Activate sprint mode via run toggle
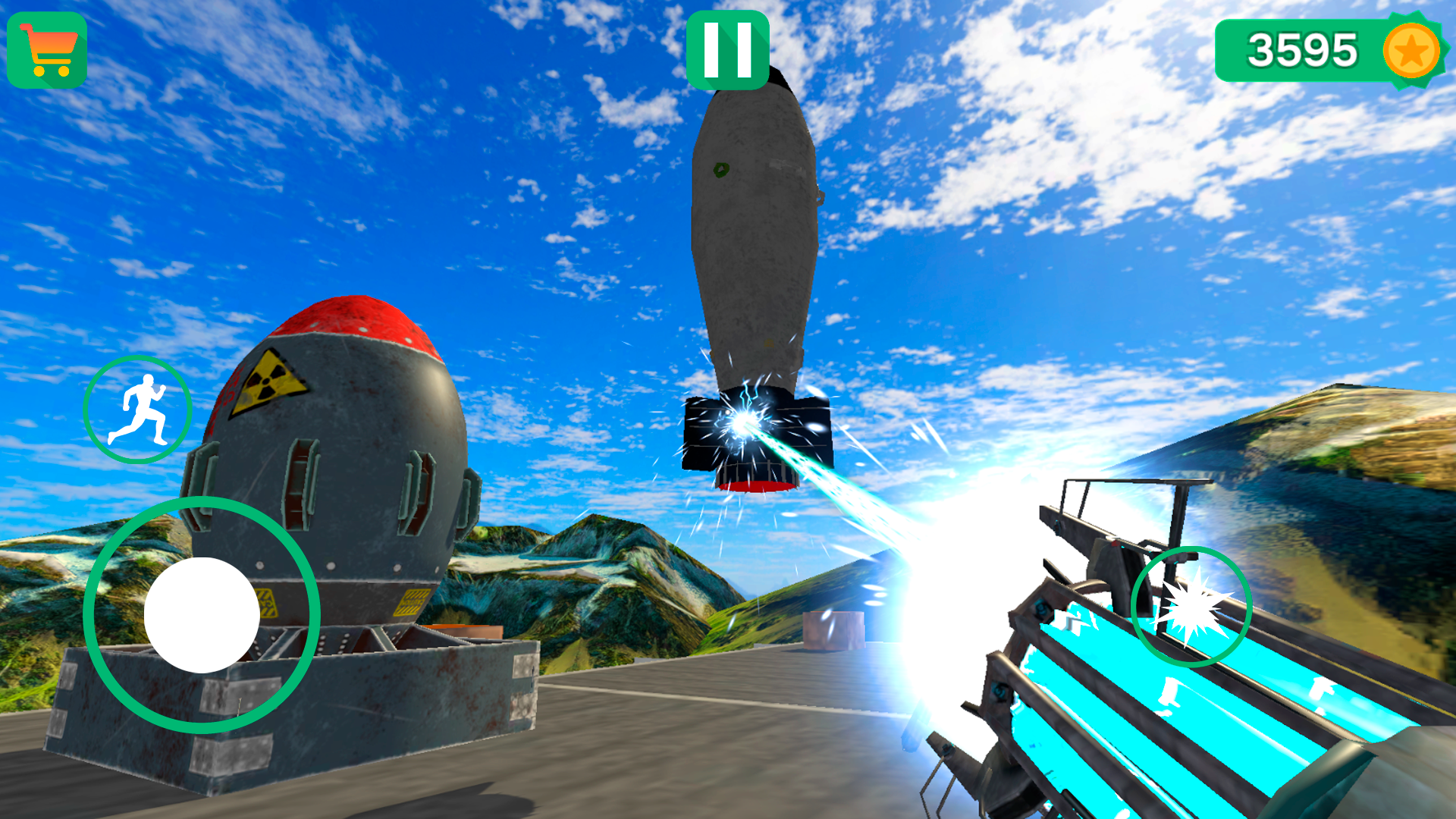 [x=140, y=409]
